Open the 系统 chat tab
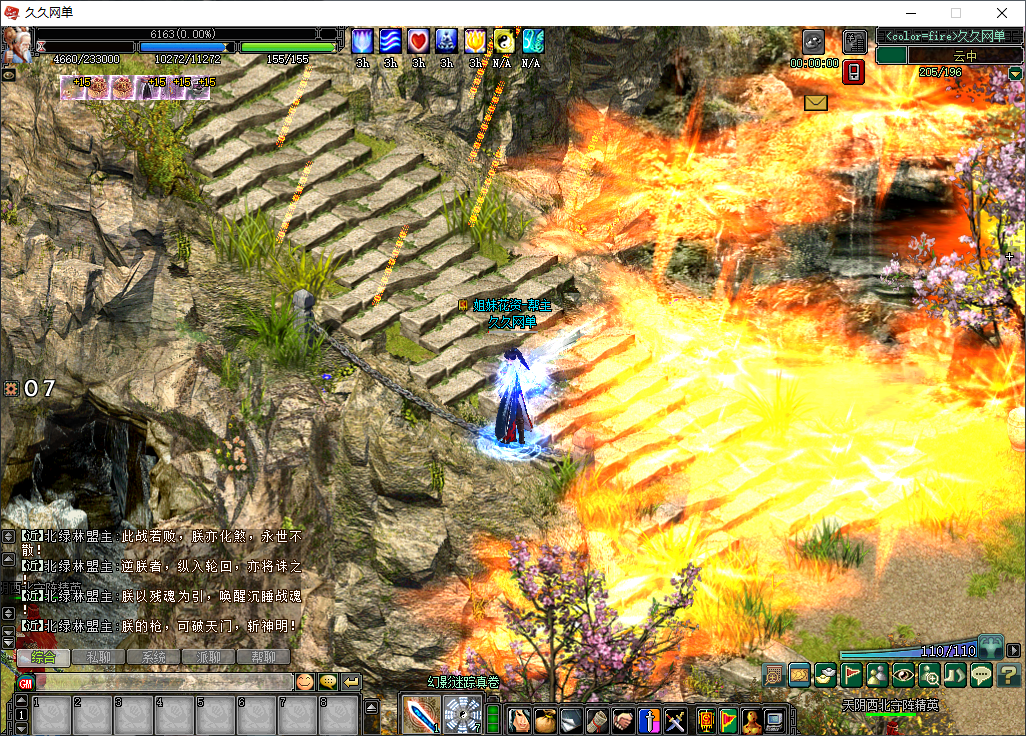The width and height of the screenshot is (1026, 736). point(154,657)
